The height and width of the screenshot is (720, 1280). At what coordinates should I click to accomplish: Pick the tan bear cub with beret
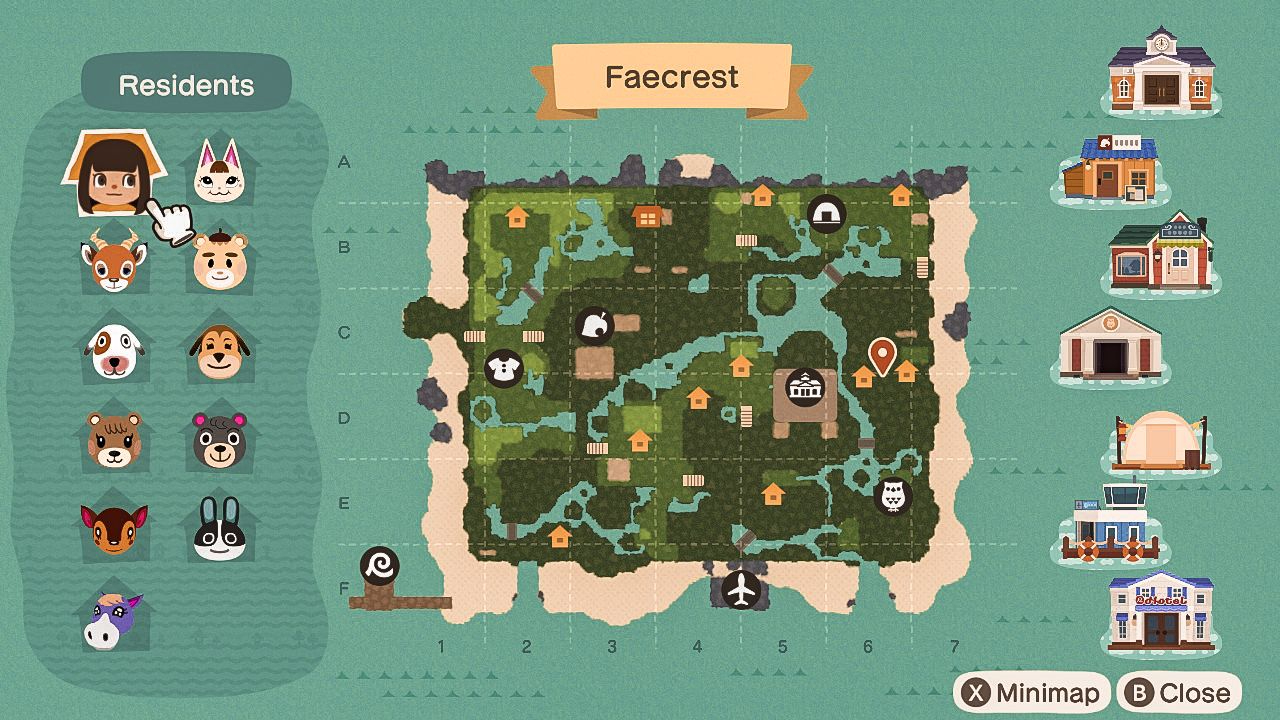pos(219,260)
